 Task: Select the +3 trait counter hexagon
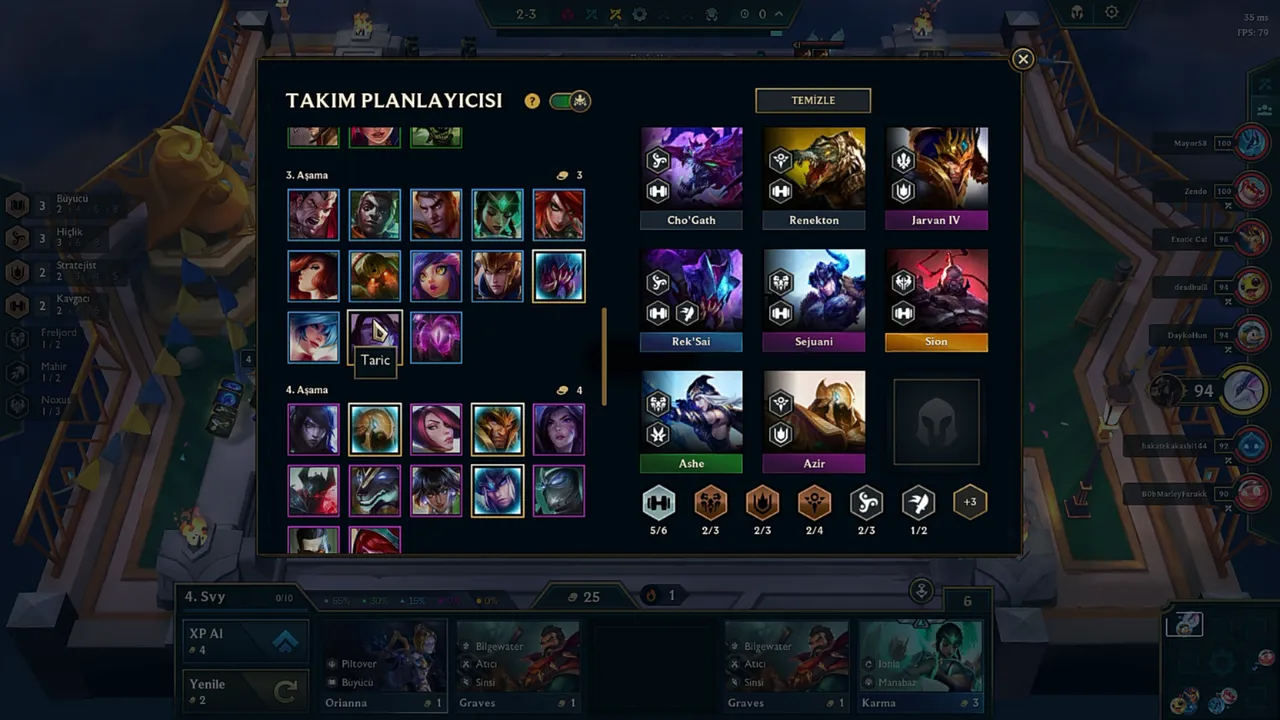[969, 502]
